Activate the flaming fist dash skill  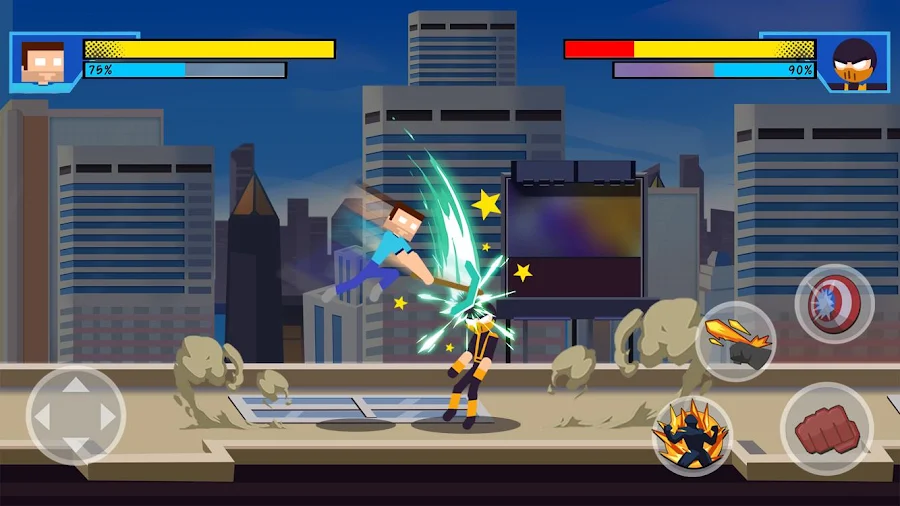736,341
